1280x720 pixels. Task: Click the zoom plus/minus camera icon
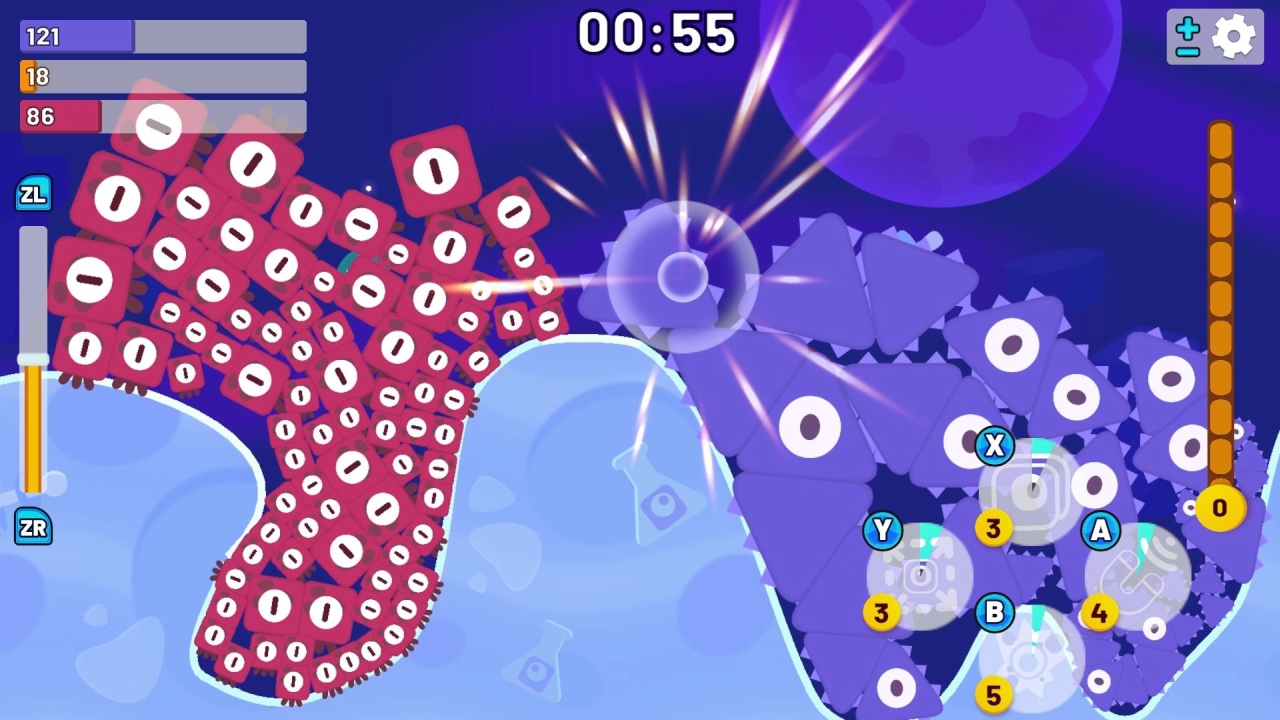tap(1188, 36)
